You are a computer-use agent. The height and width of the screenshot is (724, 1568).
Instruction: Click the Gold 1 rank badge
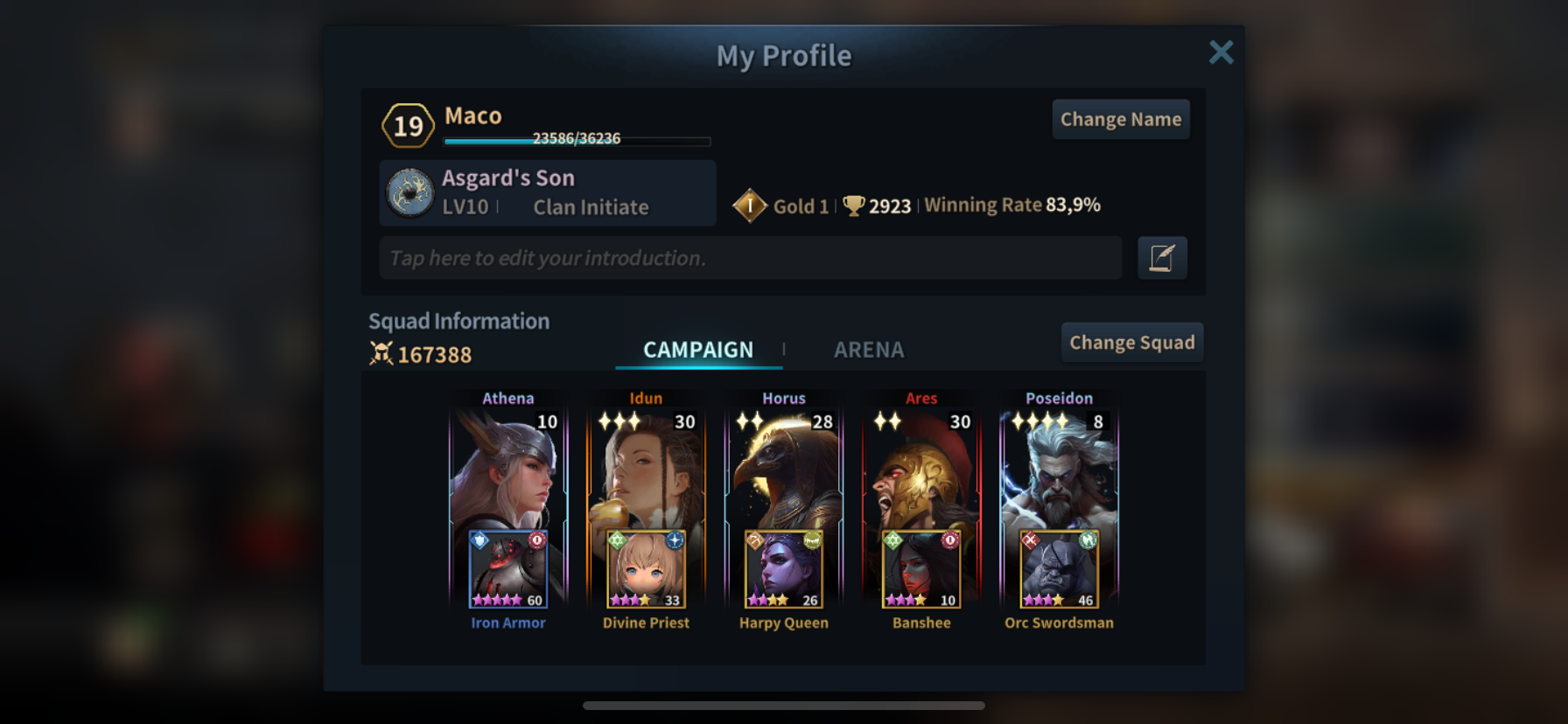pyautogui.click(x=750, y=206)
